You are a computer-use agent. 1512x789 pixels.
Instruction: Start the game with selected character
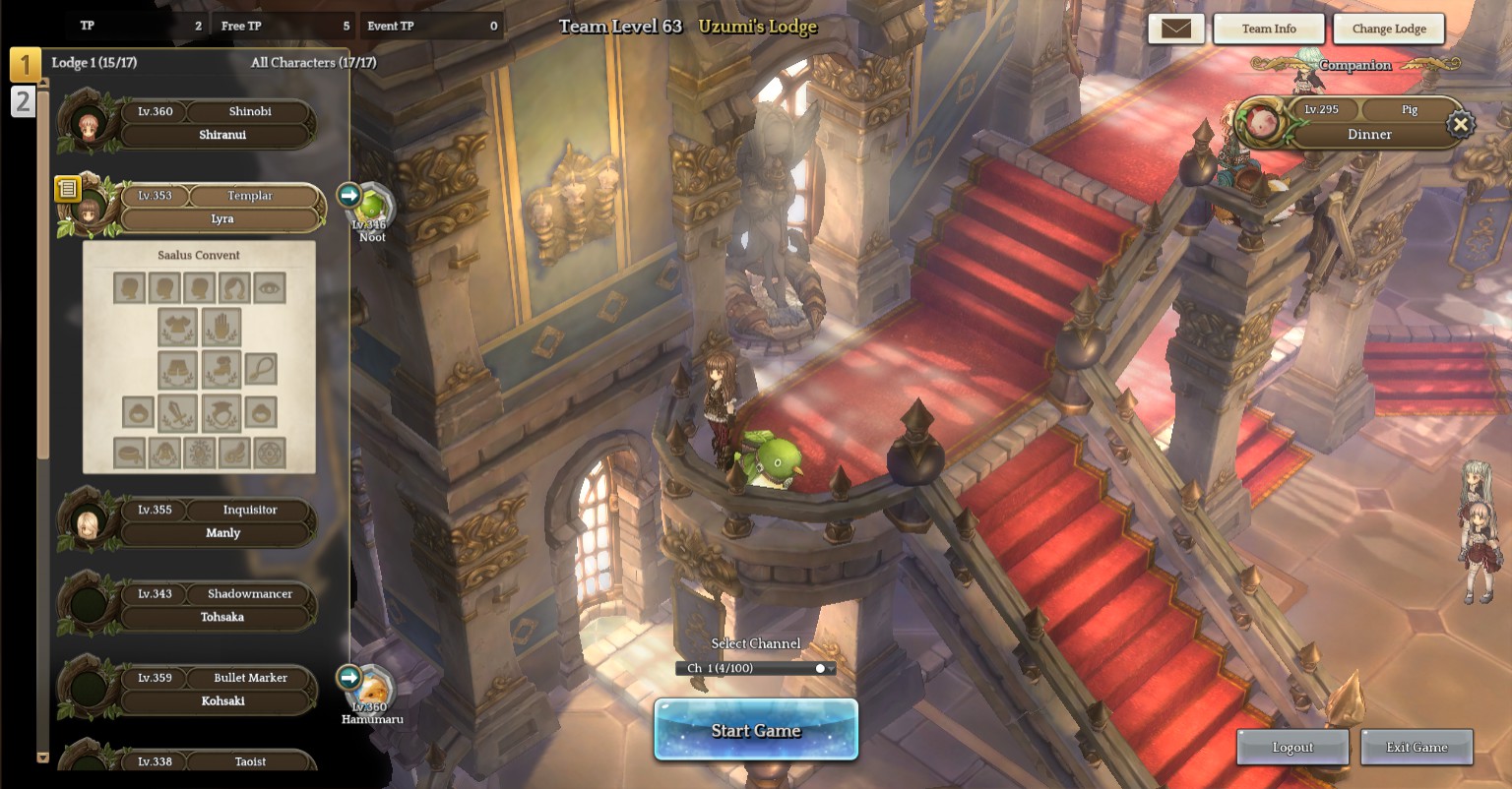click(756, 730)
